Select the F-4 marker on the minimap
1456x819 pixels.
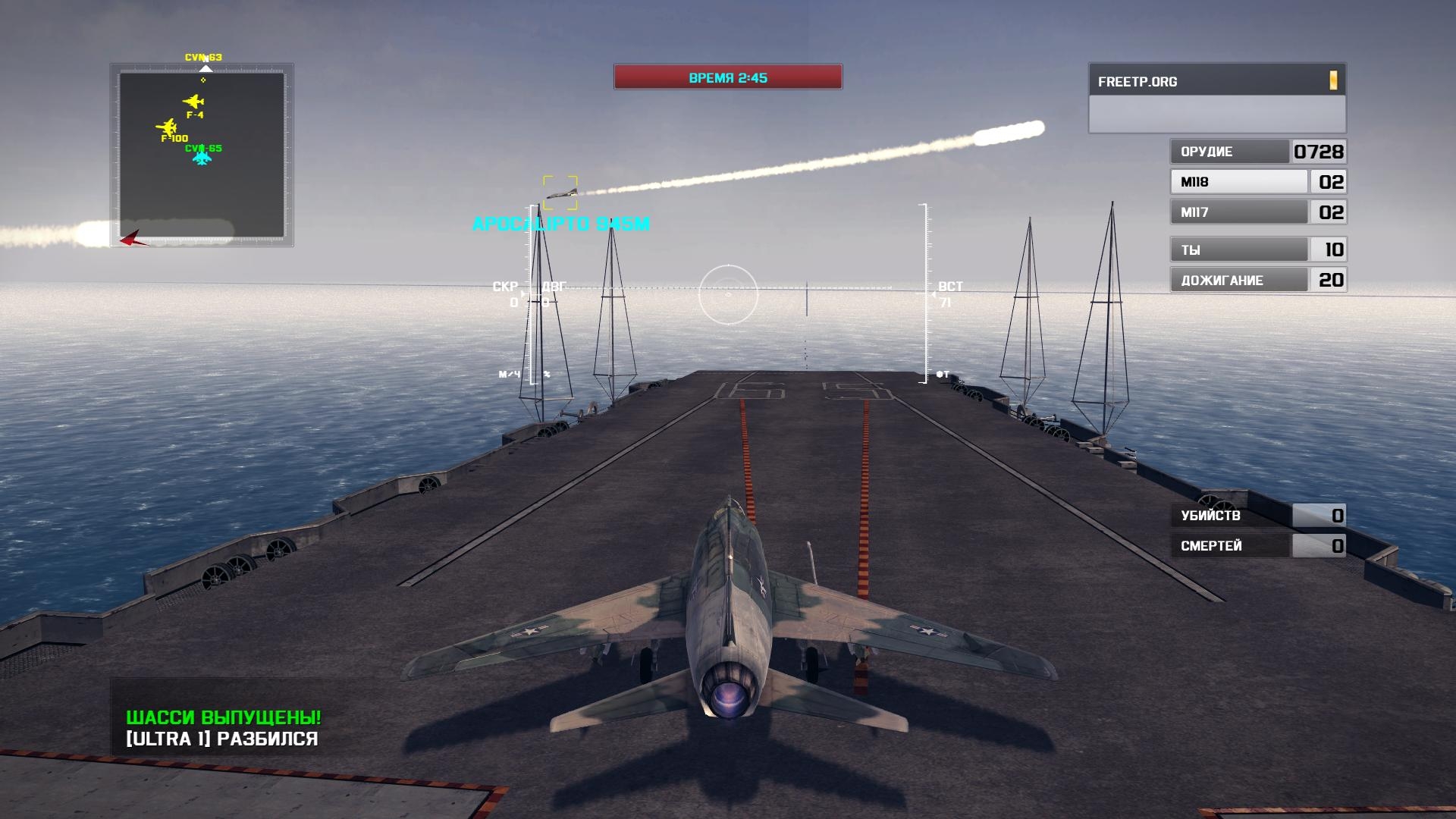tap(193, 102)
